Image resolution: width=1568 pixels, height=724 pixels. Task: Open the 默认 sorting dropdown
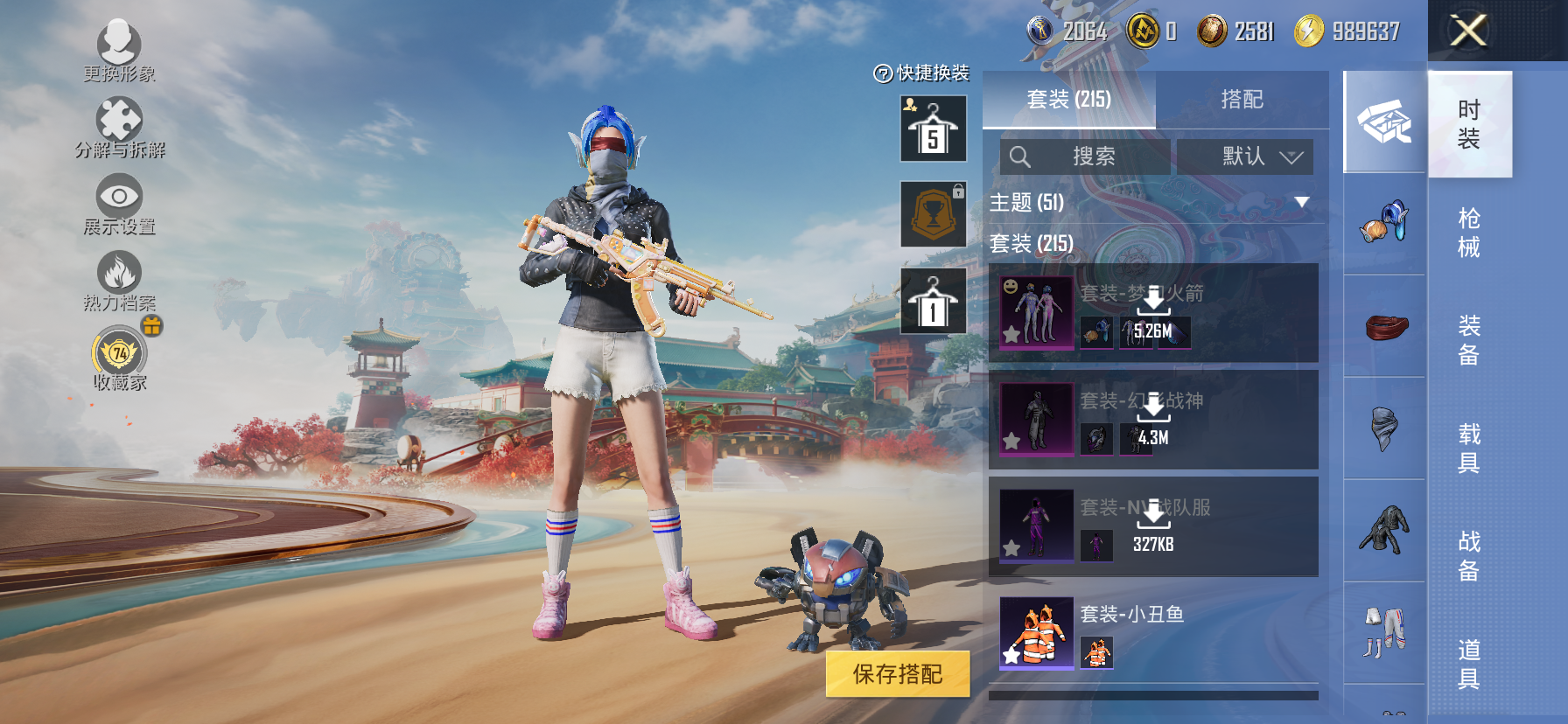(x=1243, y=157)
